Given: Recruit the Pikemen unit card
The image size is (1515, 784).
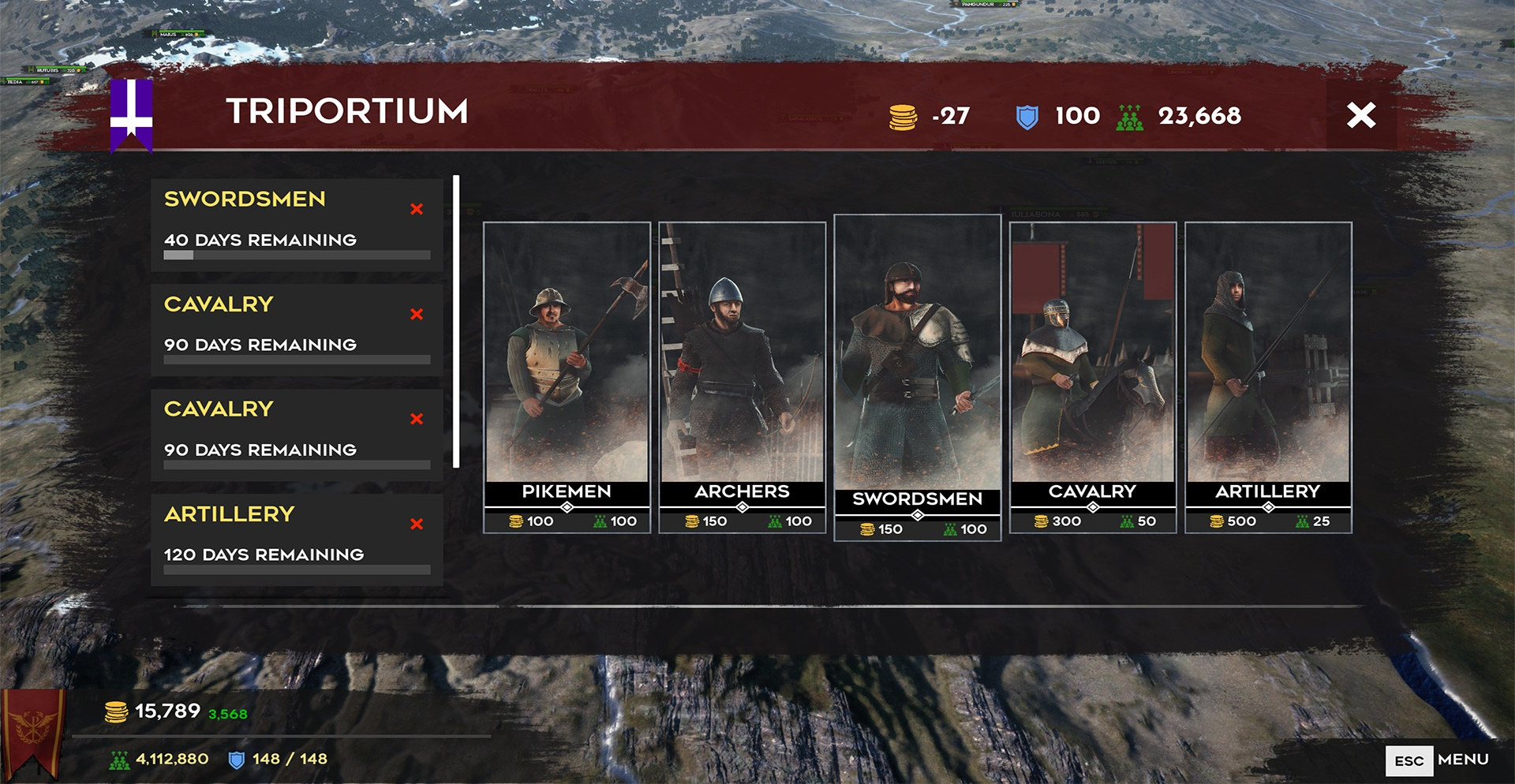Looking at the screenshot, I should (x=567, y=376).
